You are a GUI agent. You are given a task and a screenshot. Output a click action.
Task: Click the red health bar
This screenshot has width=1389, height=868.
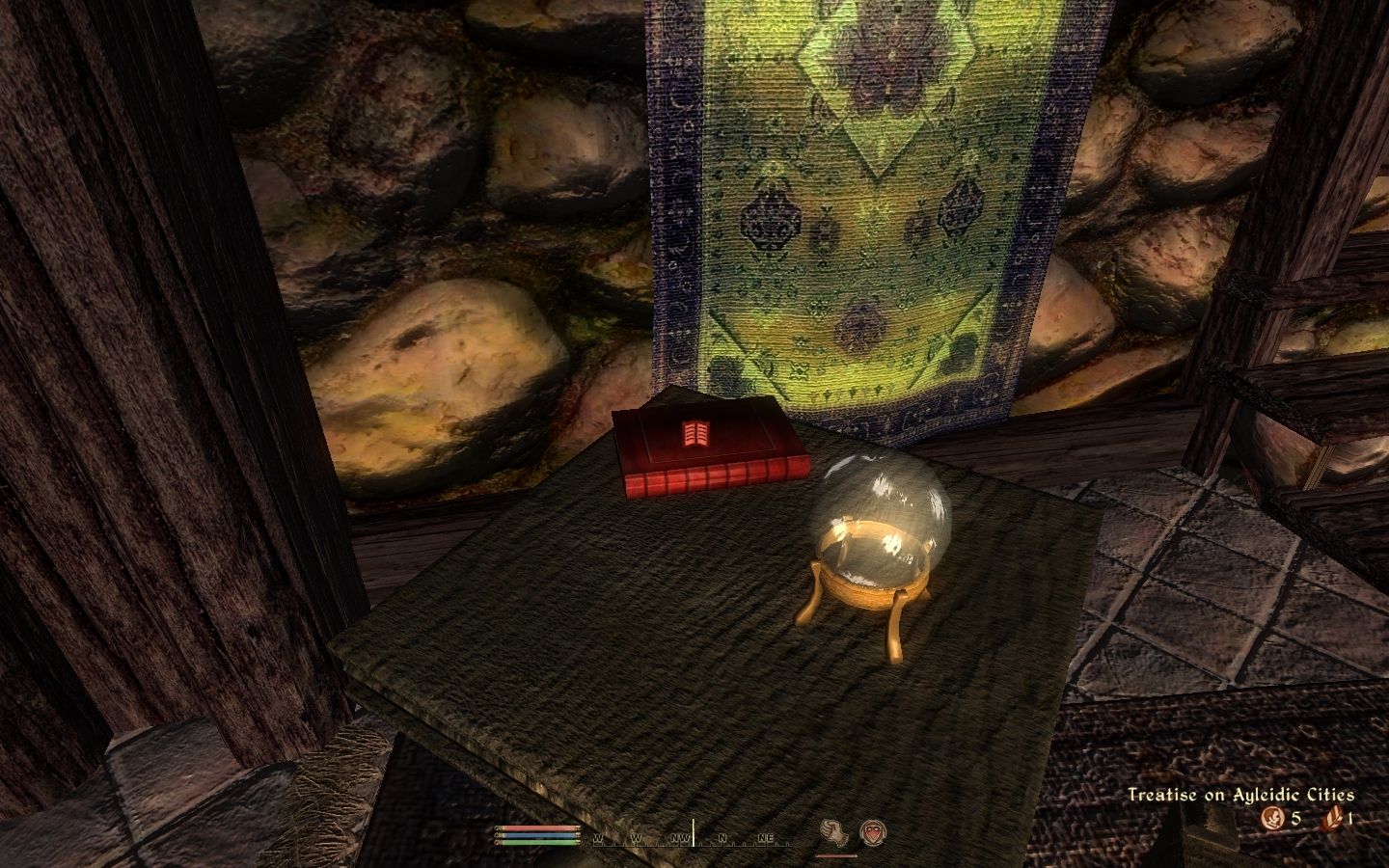(536, 828)
